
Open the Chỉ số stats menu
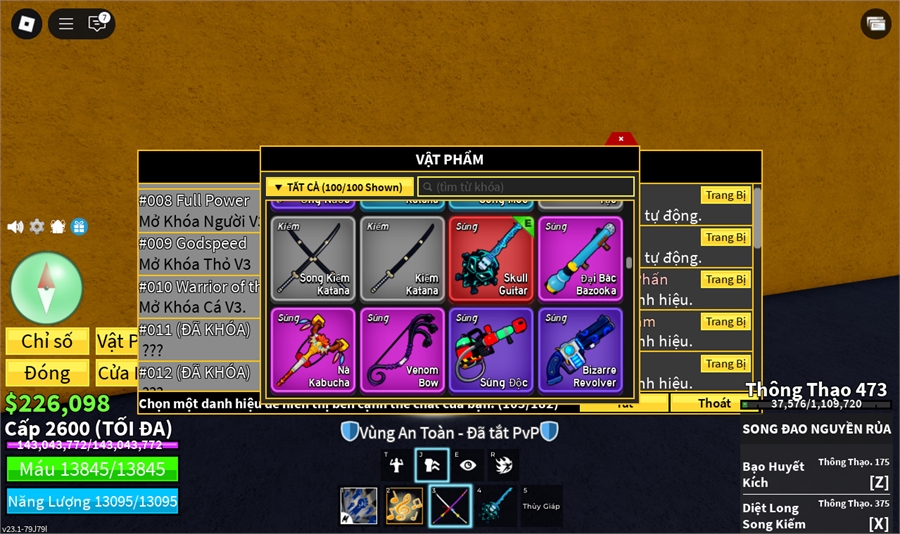[x=47, y=341]
